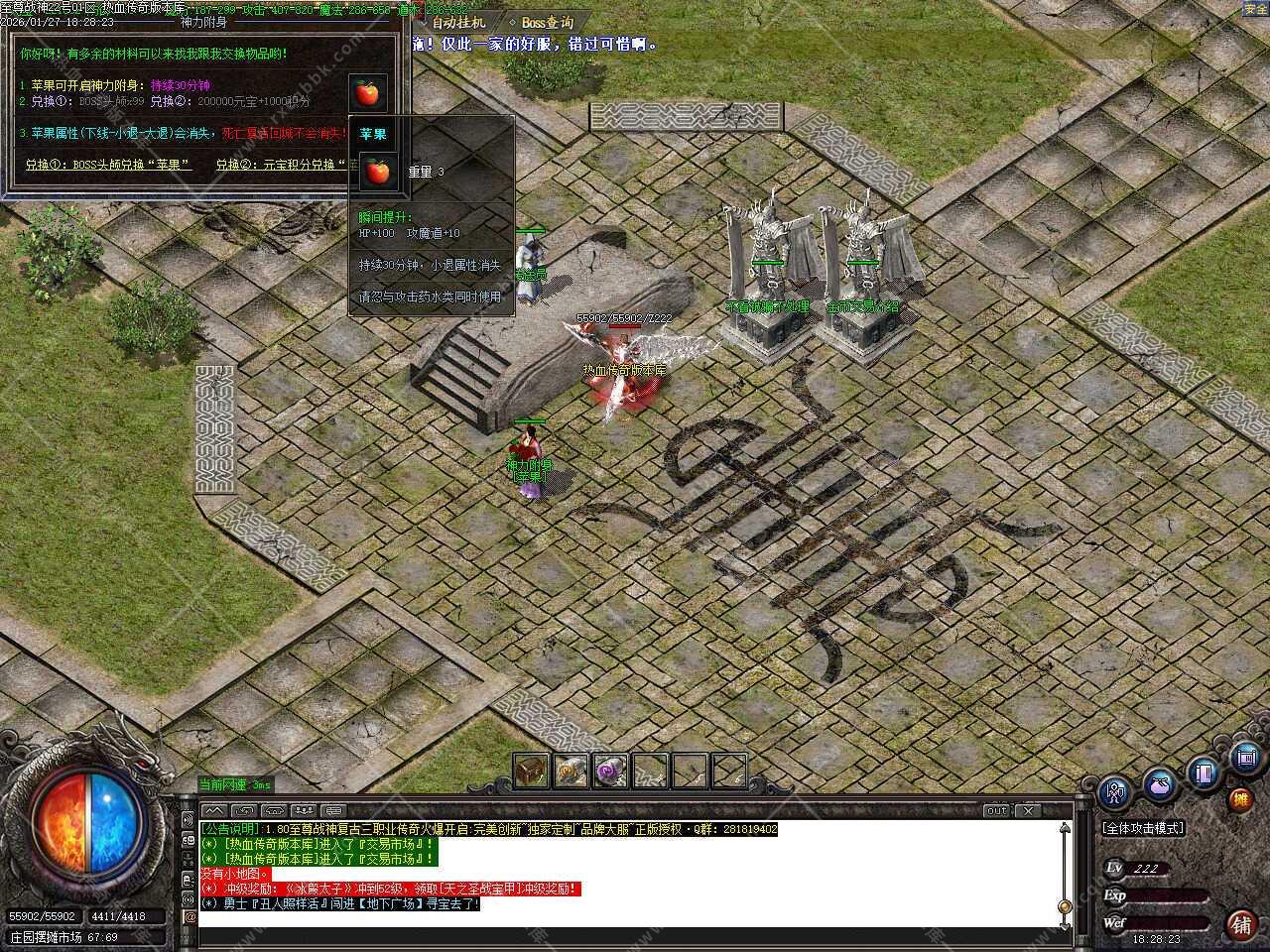Close the chat window with X
The width and height of the screenshot is (1270, 952).
click(x=1029, y=810)
